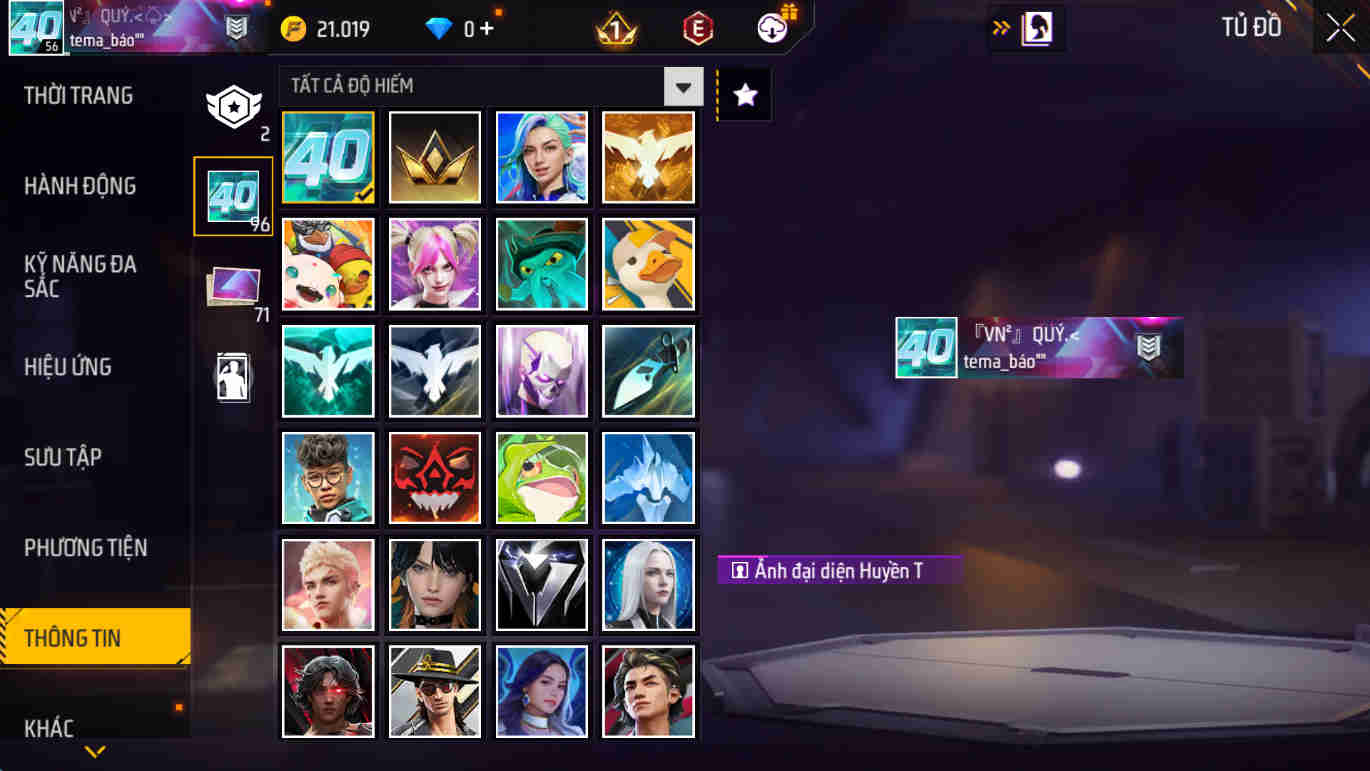Expand the yellow chevron below KHÁC

click(x=95, y=749)
